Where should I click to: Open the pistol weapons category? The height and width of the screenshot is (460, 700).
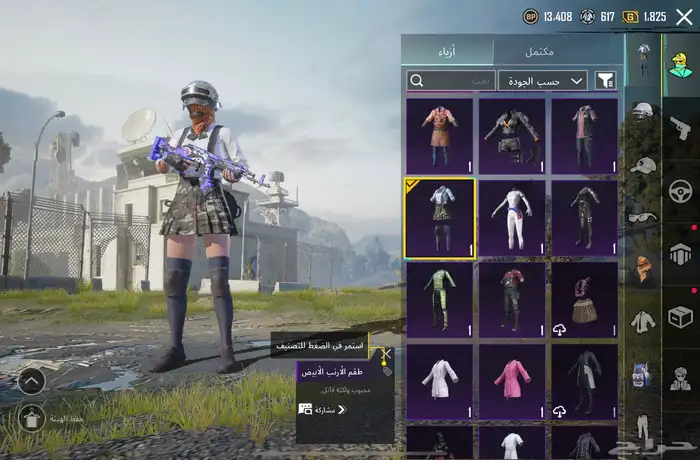click(x=681, y=128)
